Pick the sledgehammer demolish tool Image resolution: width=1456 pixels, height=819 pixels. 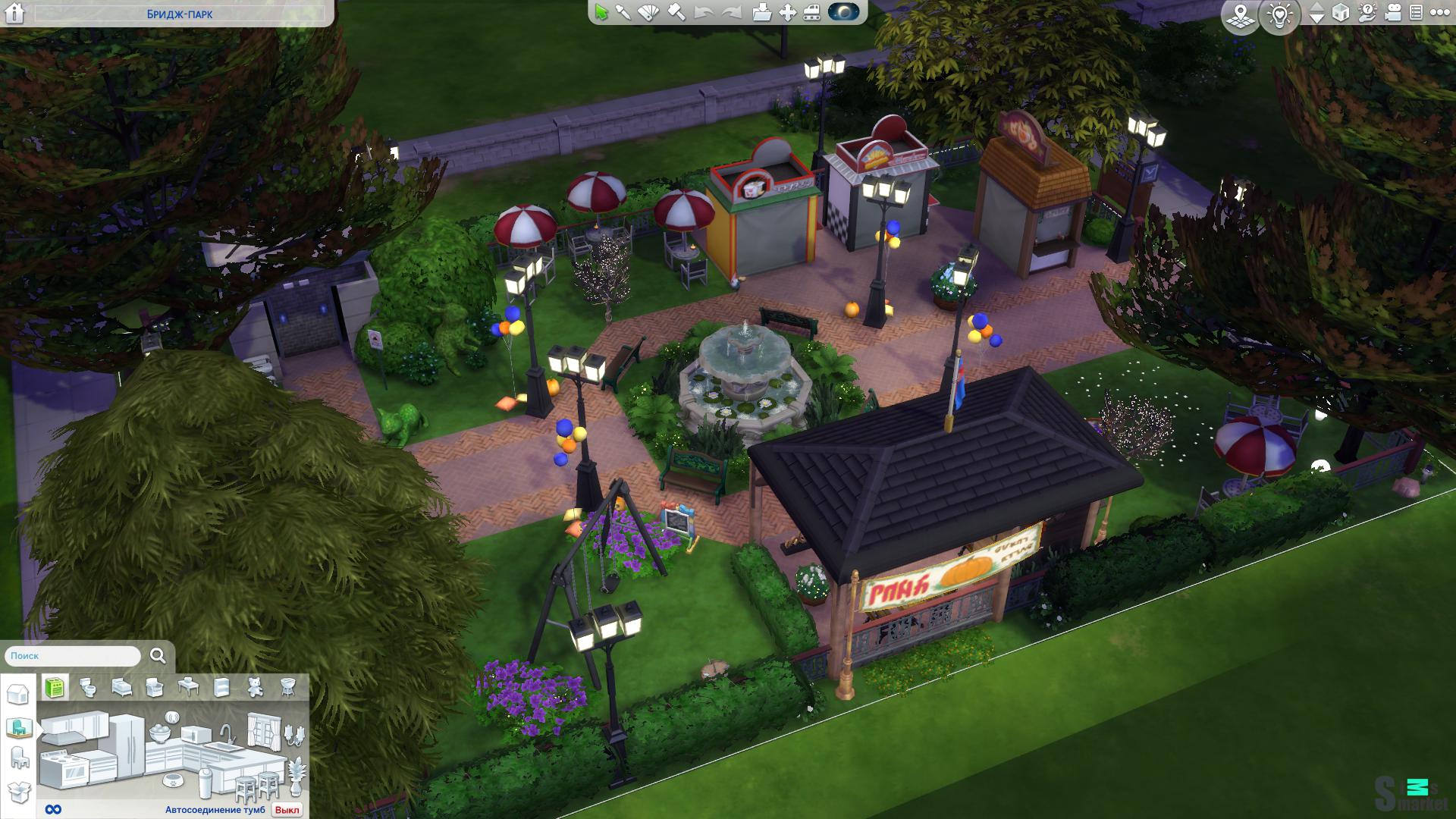pos(676,13)
